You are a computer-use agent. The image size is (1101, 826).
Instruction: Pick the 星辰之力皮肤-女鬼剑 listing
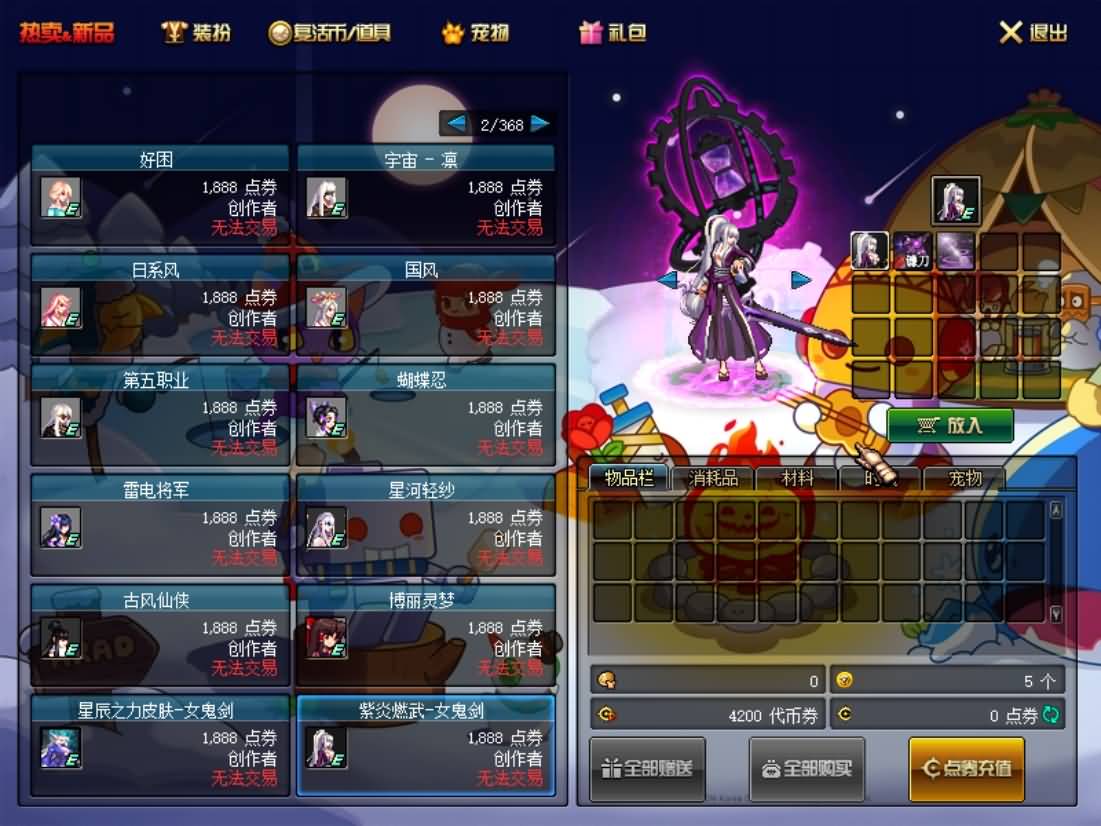pos(160,745)
